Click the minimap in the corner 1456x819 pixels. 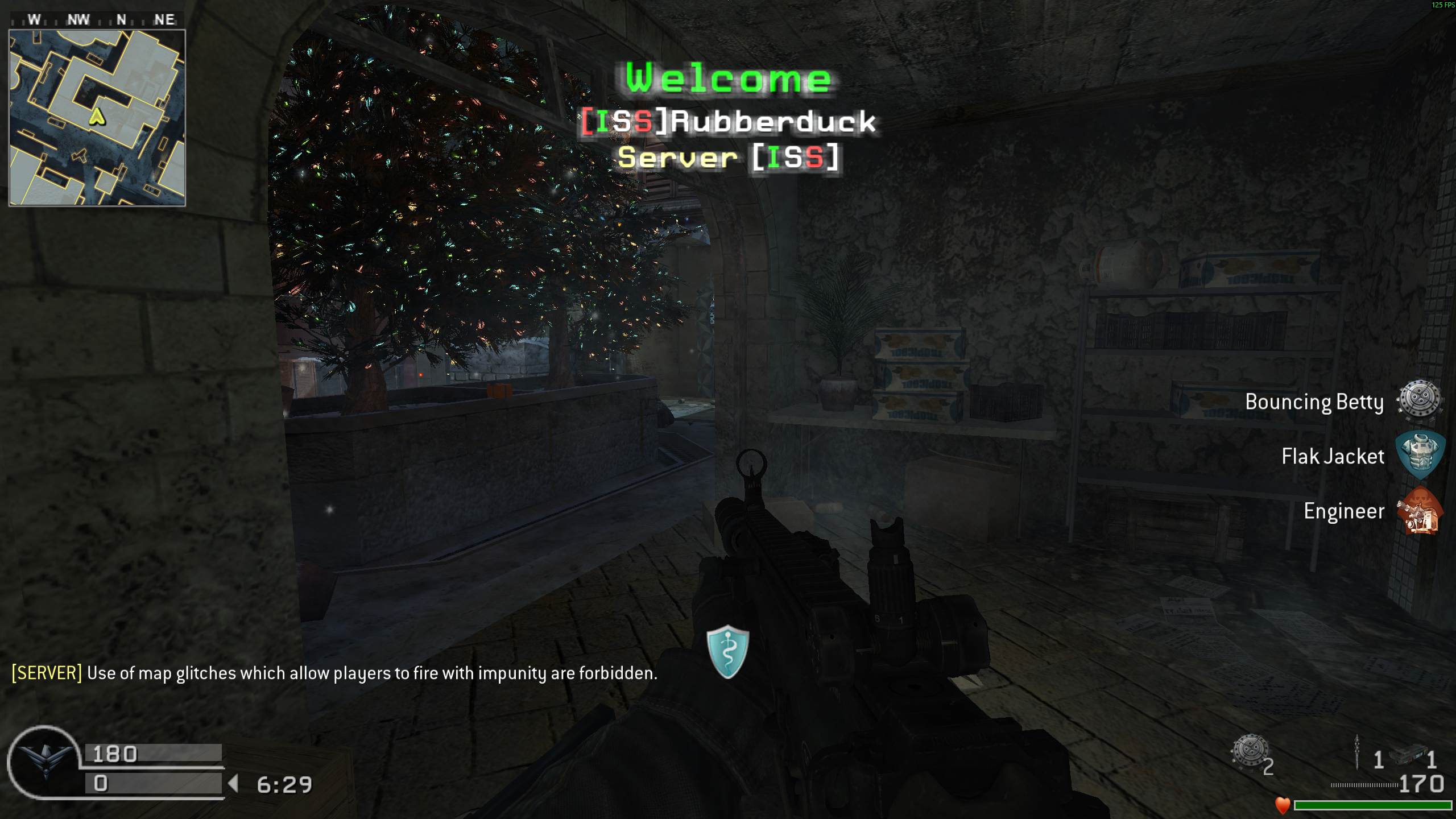(97, 117)
